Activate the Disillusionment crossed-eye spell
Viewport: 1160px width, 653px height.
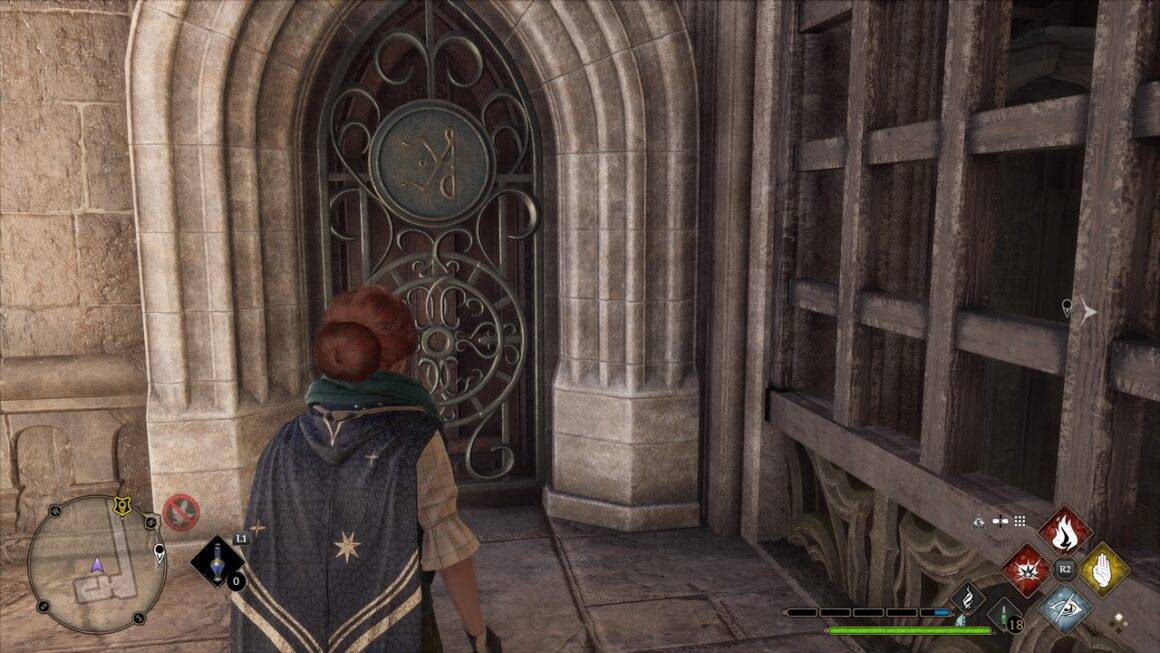[x=1064, y=607]
